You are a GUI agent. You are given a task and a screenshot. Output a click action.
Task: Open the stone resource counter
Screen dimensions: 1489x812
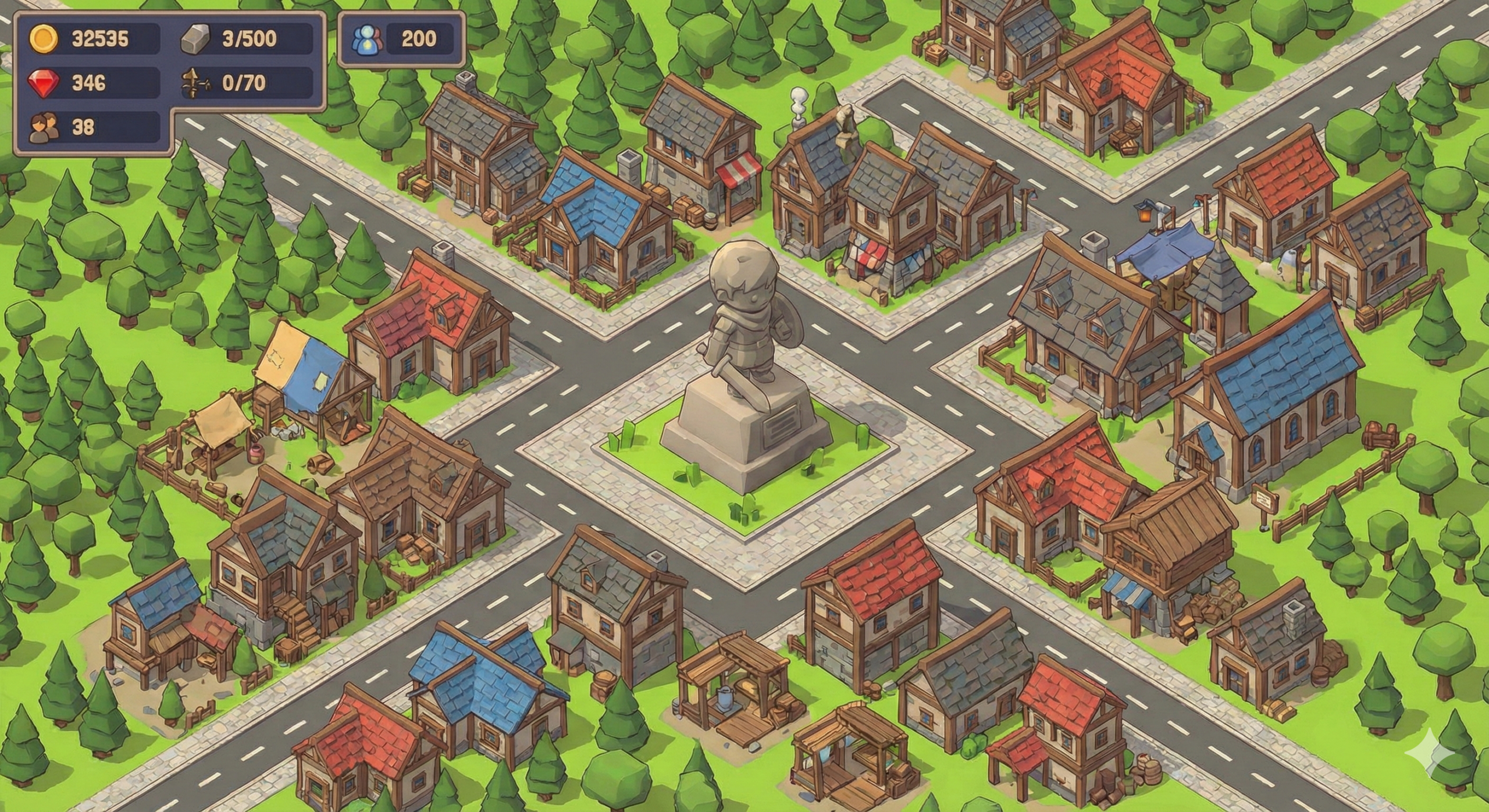[247, 39]
